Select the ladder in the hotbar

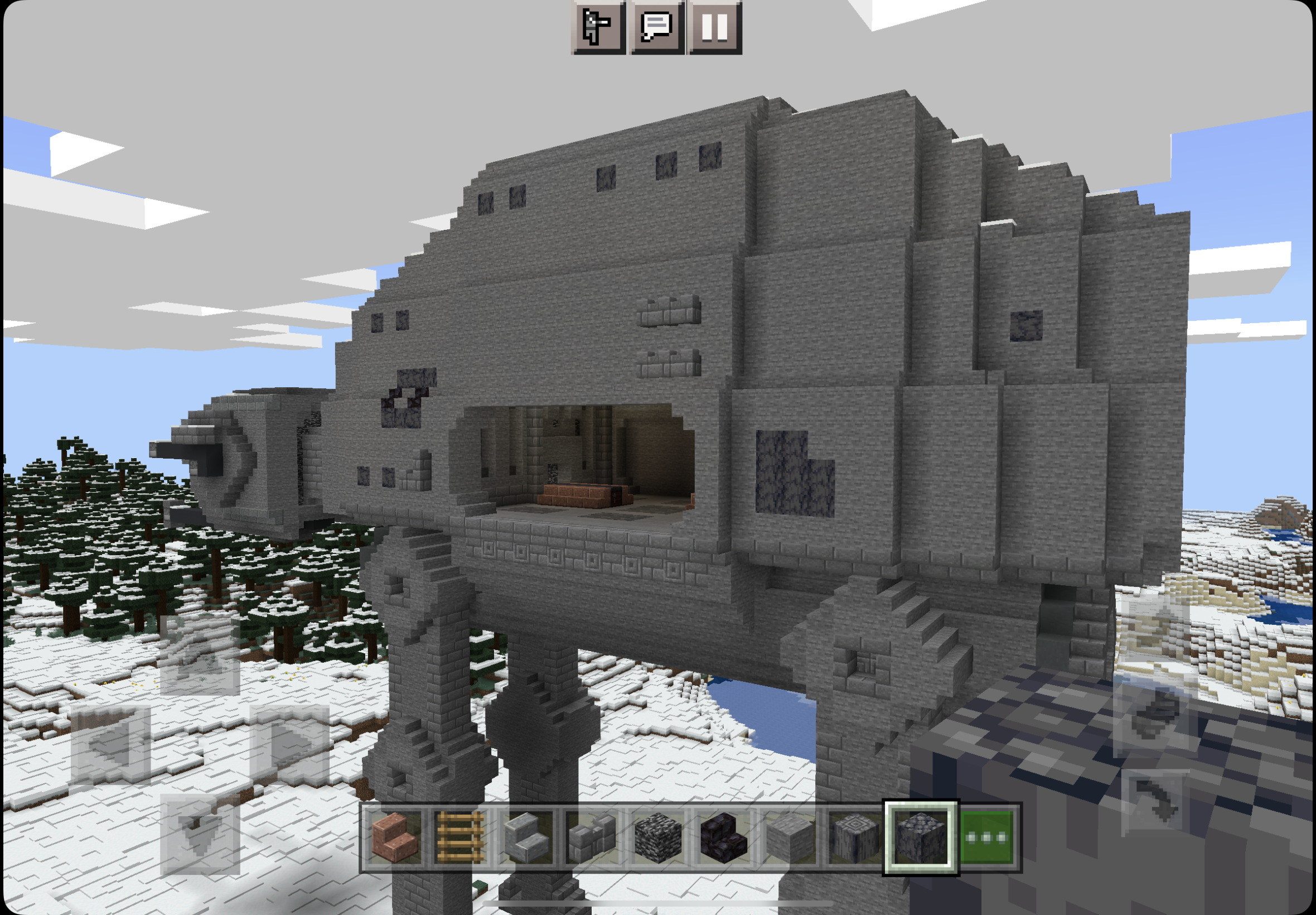point(460,836)
